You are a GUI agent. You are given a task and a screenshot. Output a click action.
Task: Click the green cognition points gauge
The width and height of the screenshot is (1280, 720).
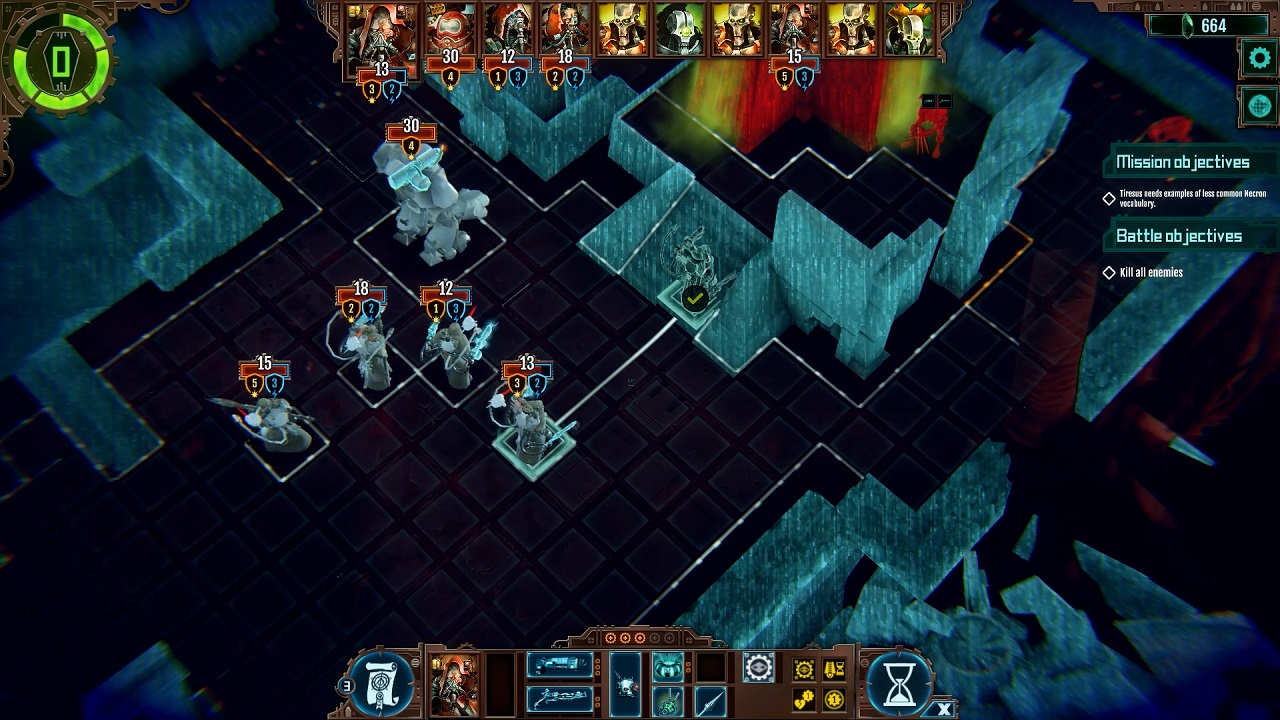60,62
